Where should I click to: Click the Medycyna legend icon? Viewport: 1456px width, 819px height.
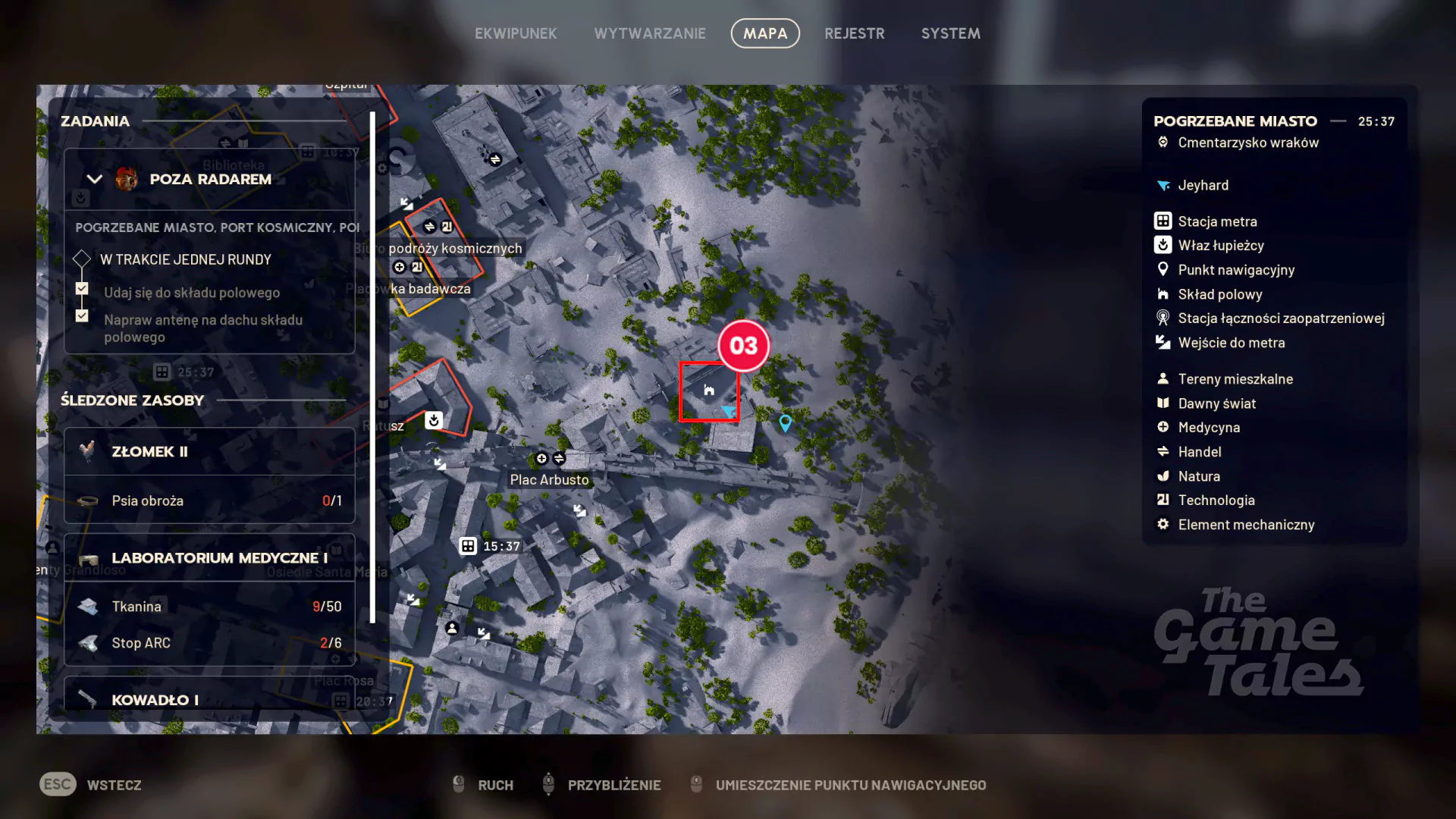[1163, 427]
